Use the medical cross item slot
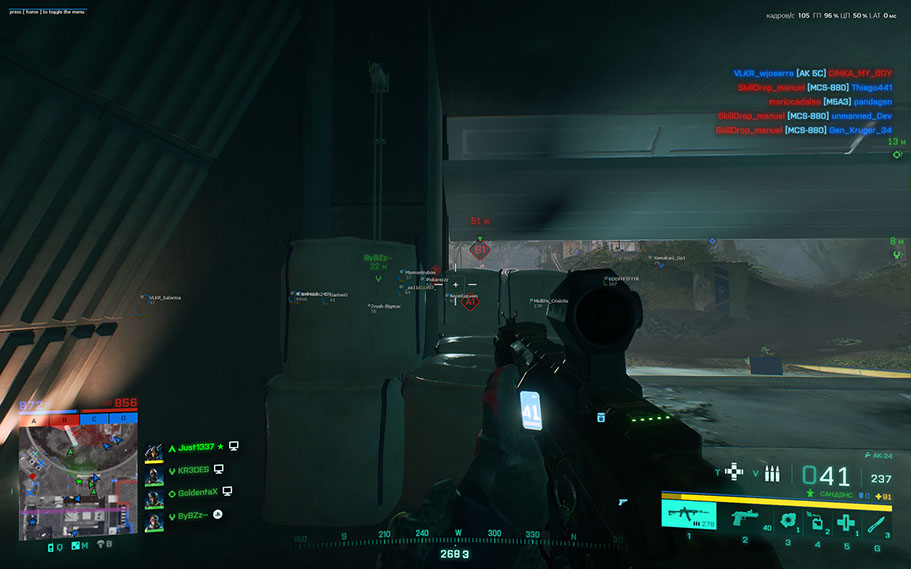 click(x=846, y=520)
